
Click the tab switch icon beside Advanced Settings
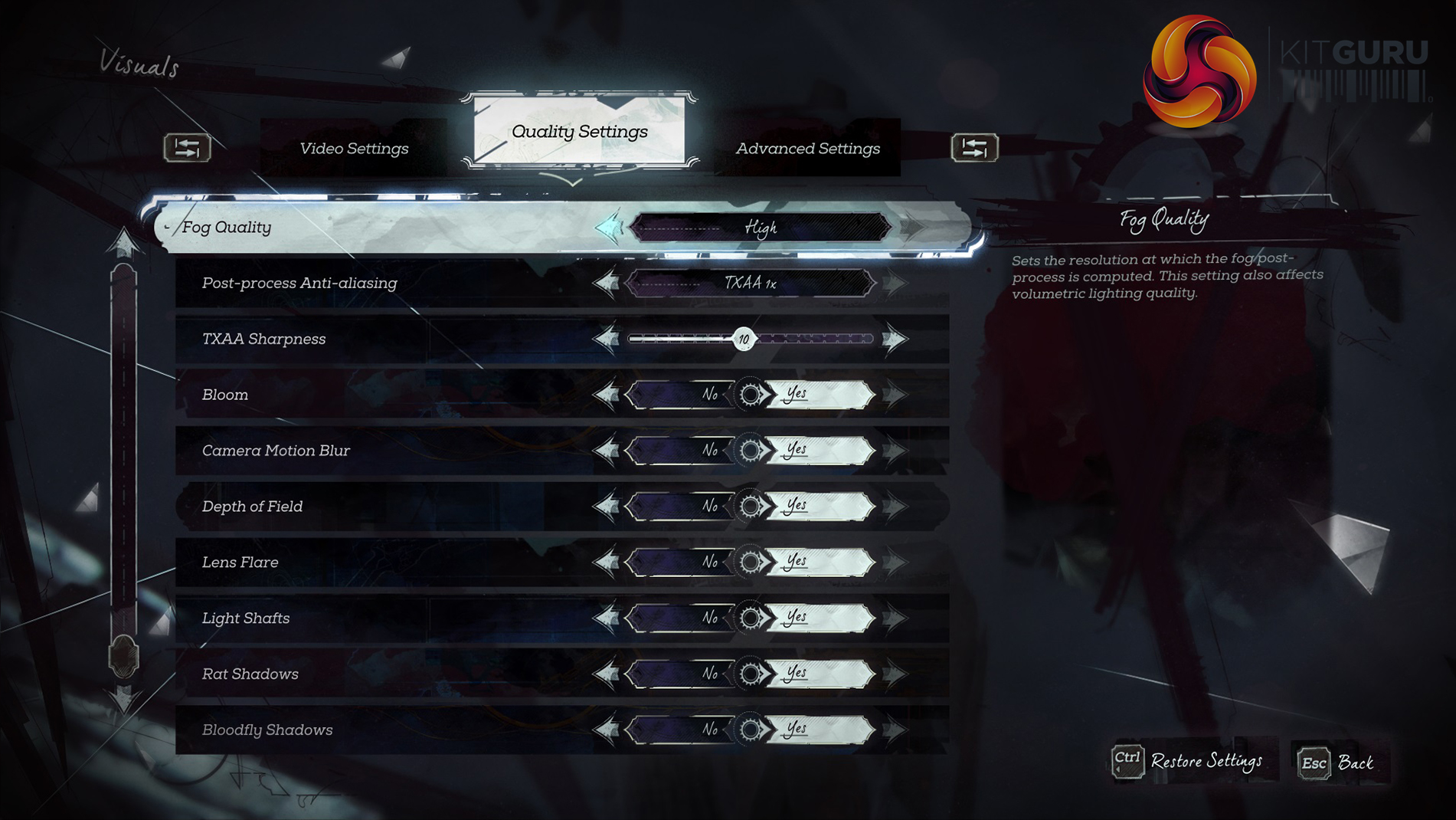pyautogui.click(x=974, y=147)
